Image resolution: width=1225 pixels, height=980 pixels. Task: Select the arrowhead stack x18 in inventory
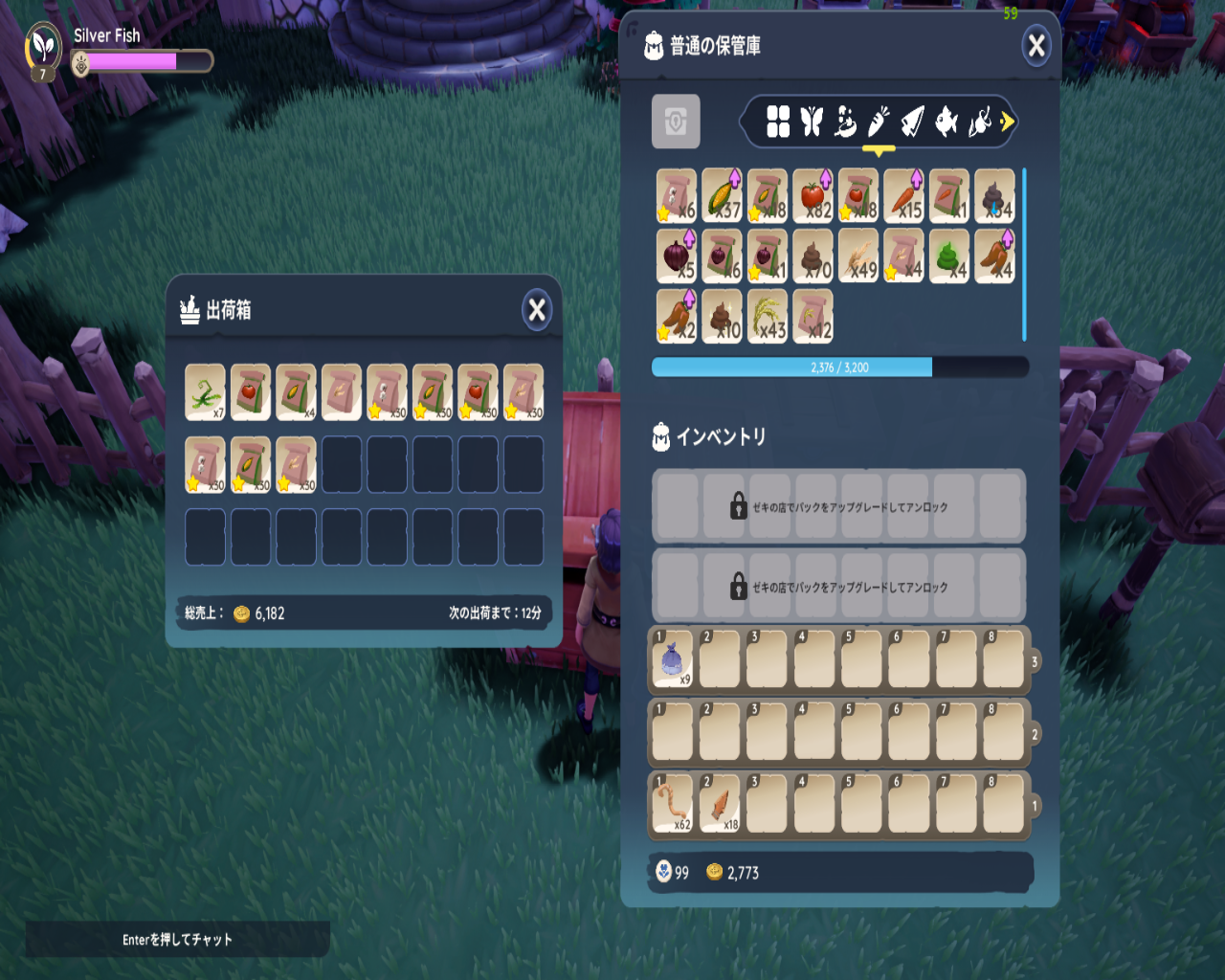point(720,804)
